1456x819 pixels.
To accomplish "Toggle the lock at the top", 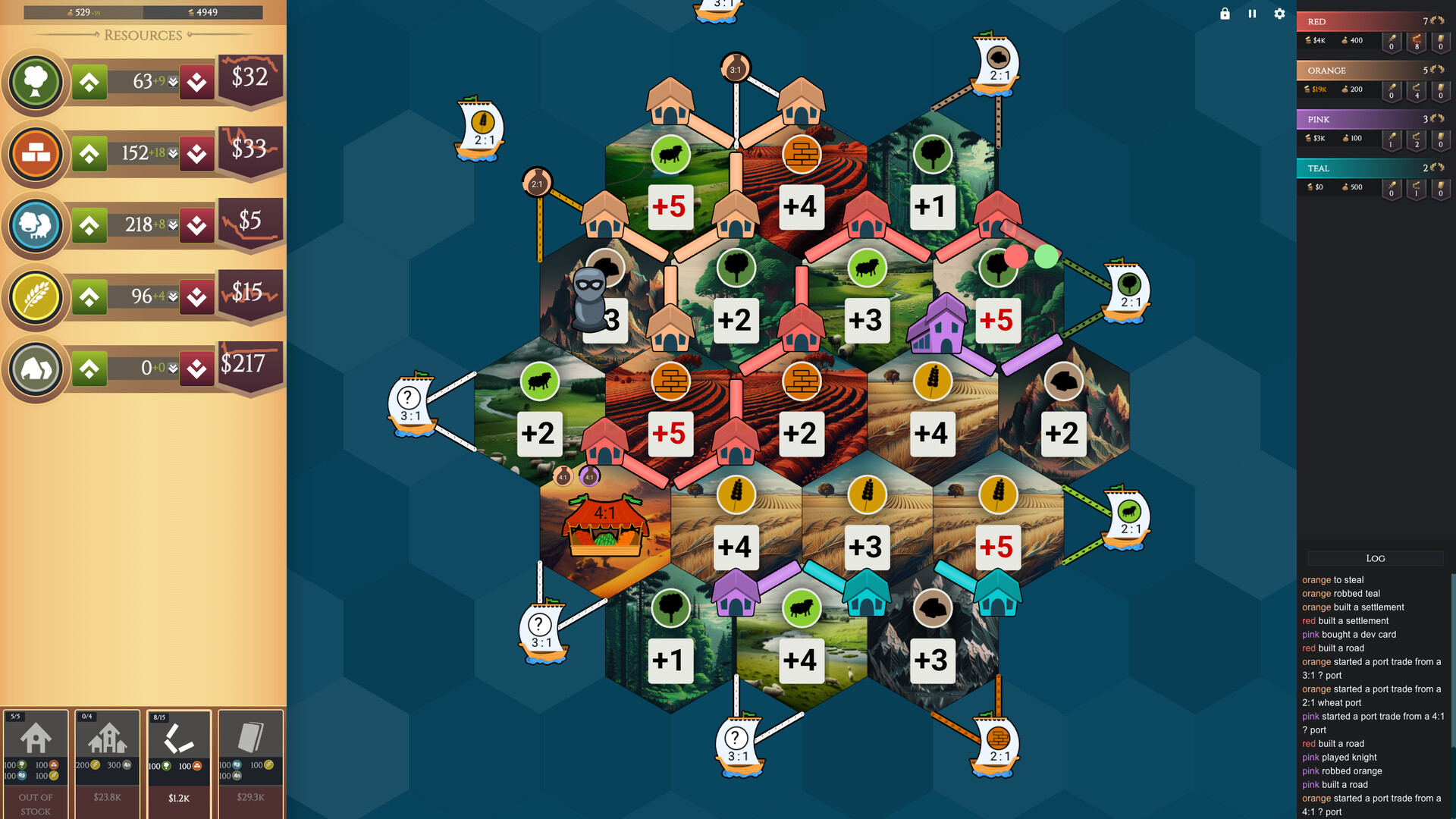I will tap(1224, 14).
